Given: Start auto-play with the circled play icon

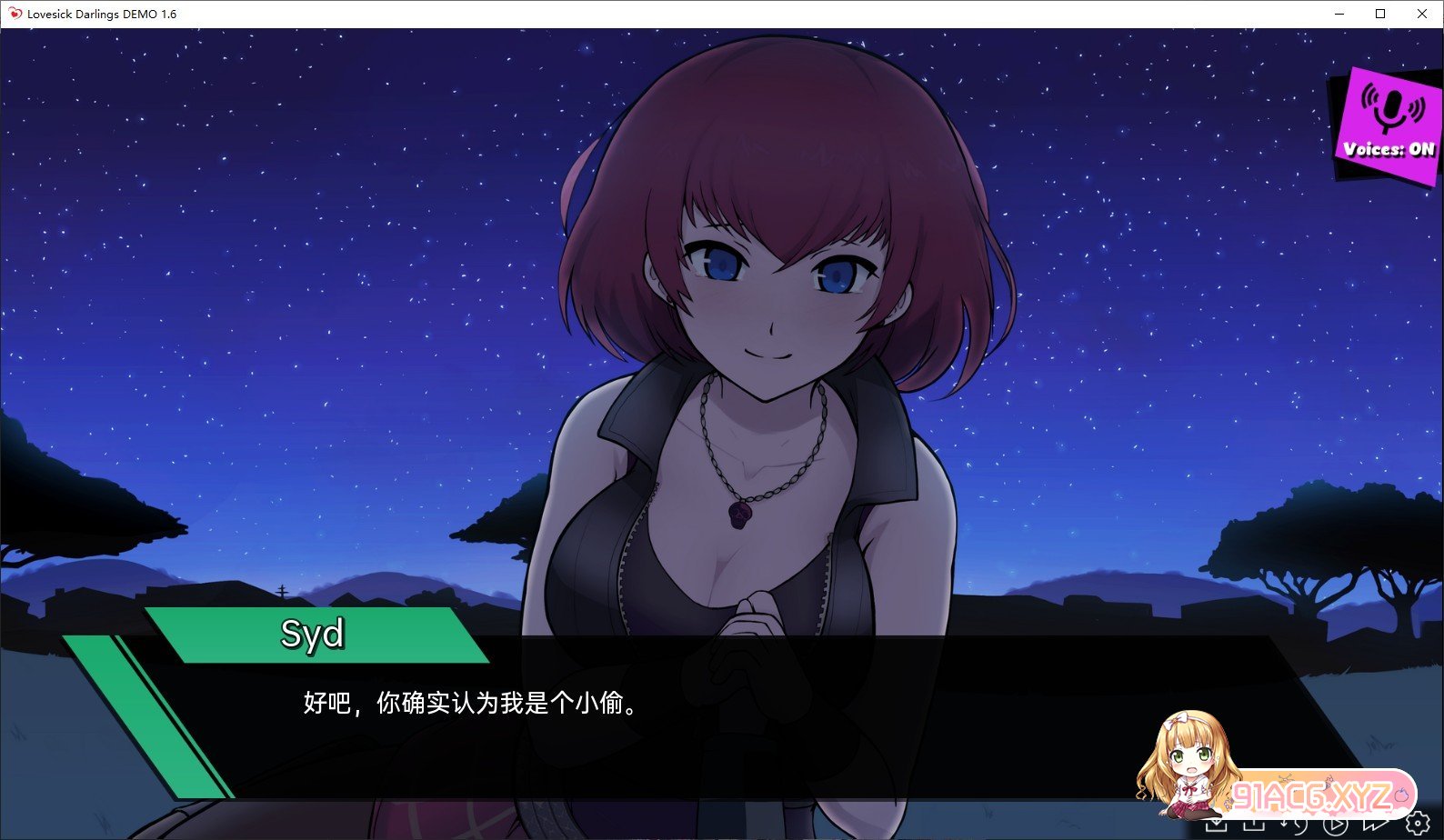Looking at the screenshot, I should pos(1335,824).
